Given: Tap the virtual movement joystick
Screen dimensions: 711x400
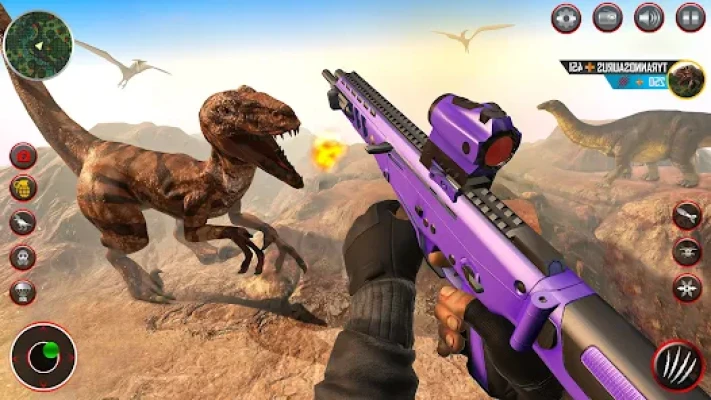Looking at the screenshot, I should (x=43, y=355).
